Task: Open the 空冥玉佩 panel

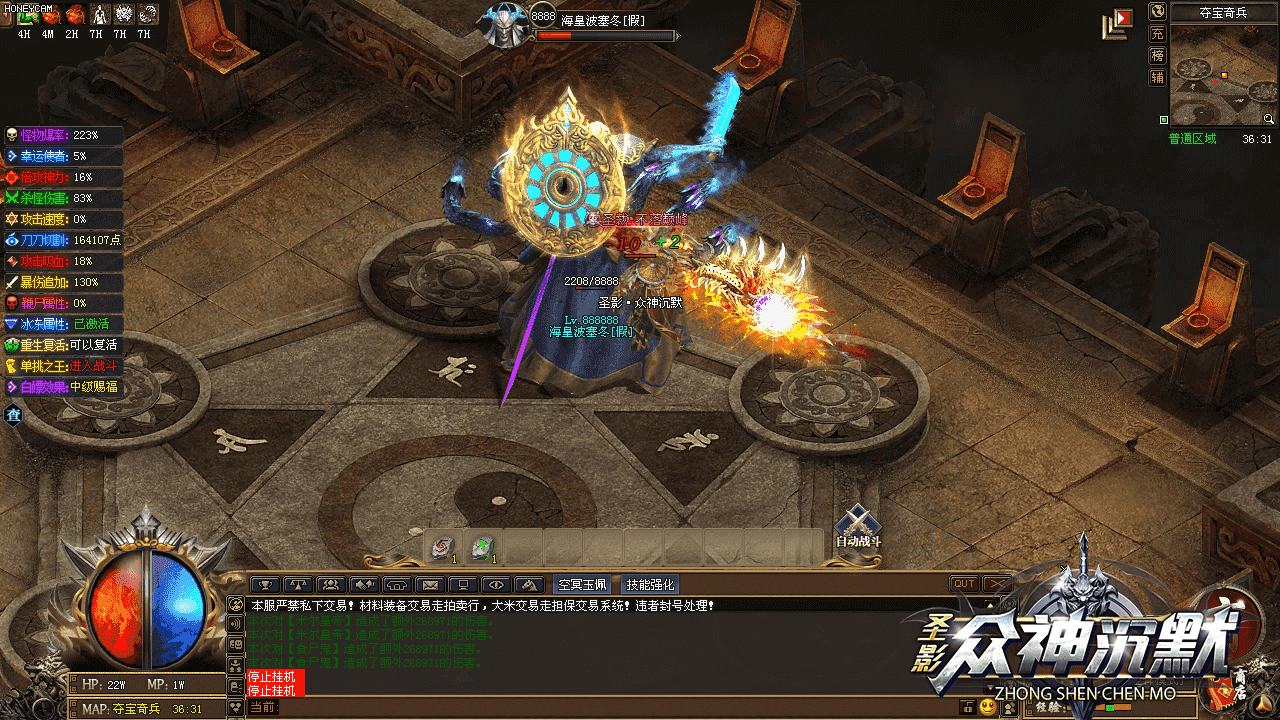Action: click(x=583, y=585)
